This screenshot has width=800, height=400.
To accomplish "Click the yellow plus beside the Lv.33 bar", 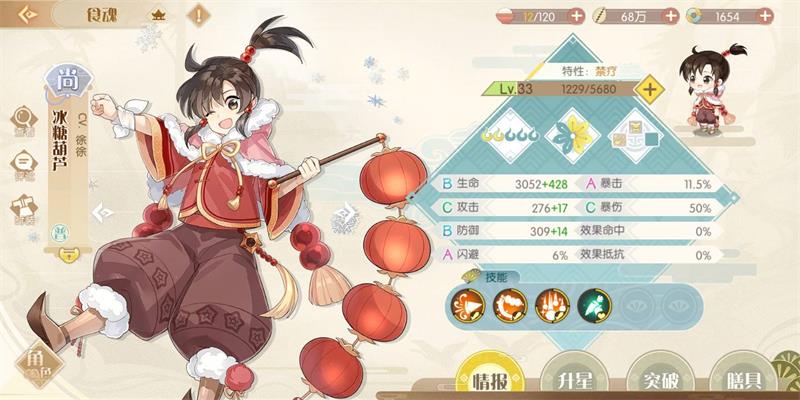I will [650, 89].
